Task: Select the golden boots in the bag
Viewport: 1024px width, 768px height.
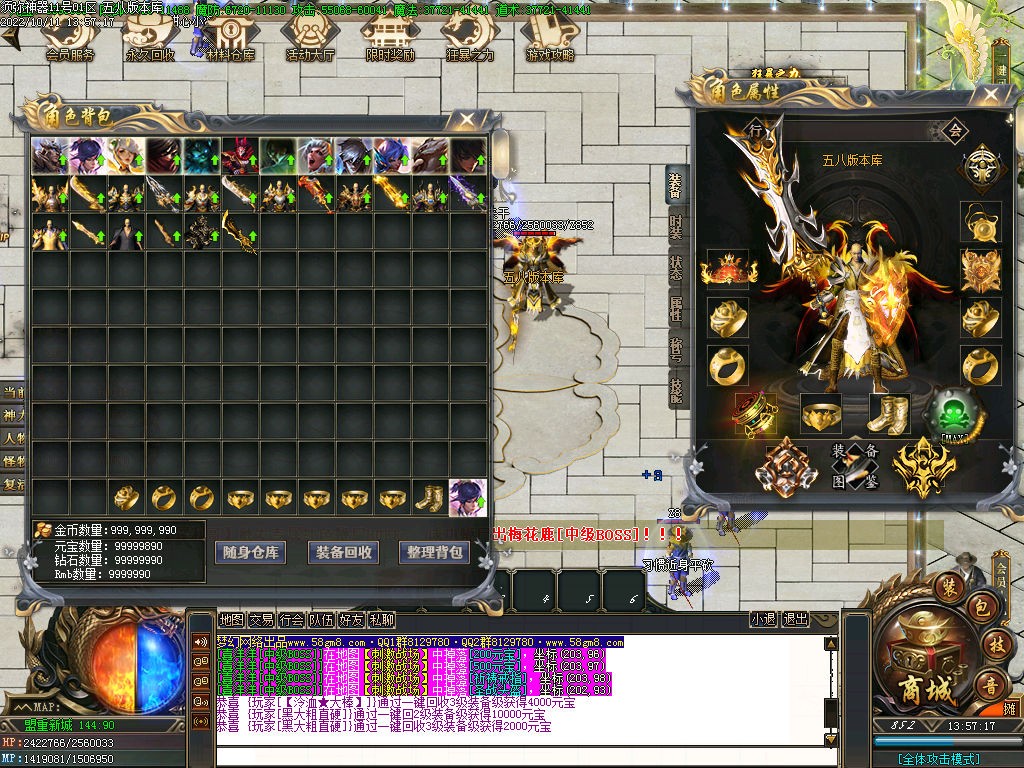Action: pyautogui.click(x=431, y=496)
